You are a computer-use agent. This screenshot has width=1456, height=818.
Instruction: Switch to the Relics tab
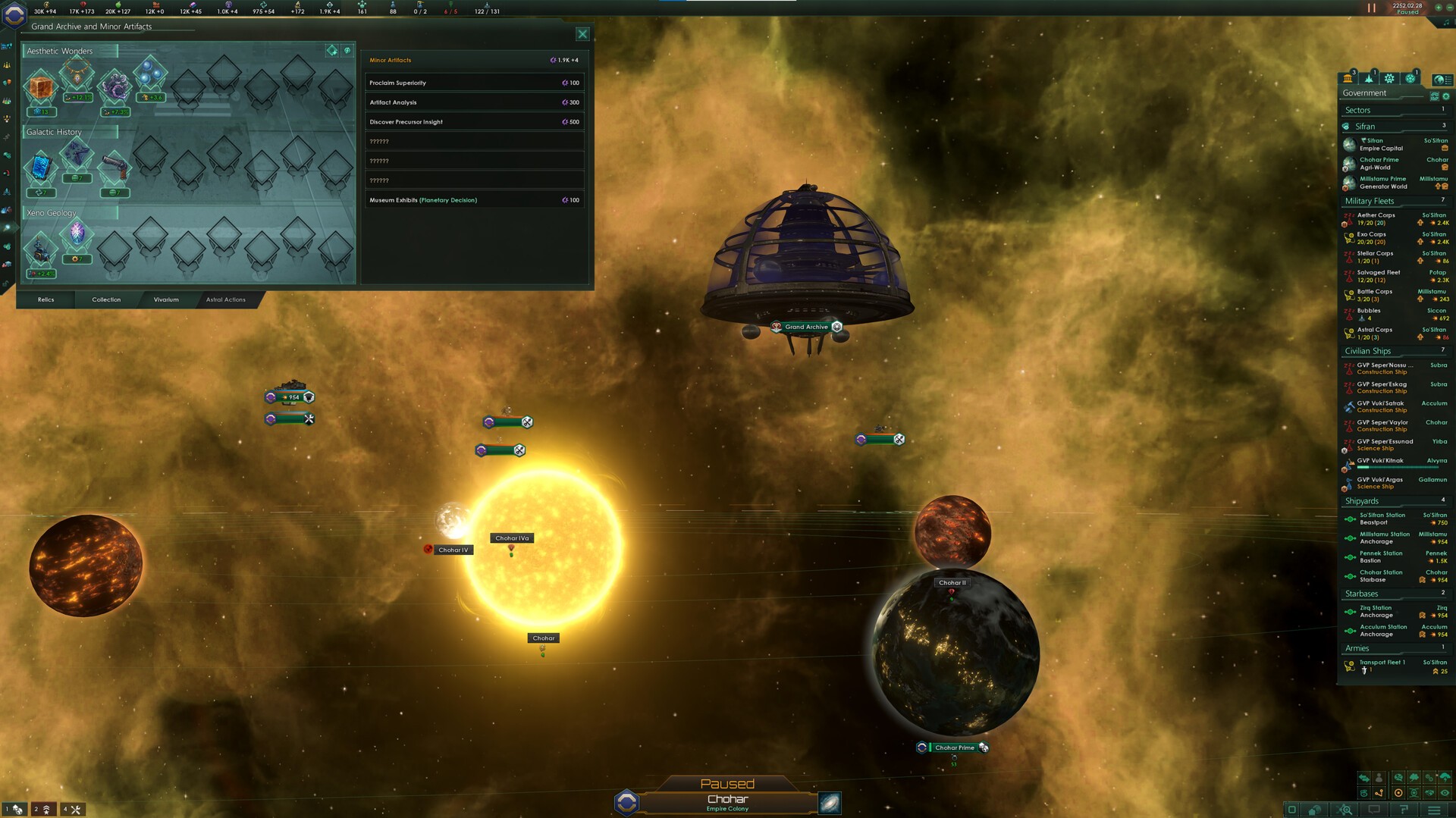click(45, 299)
